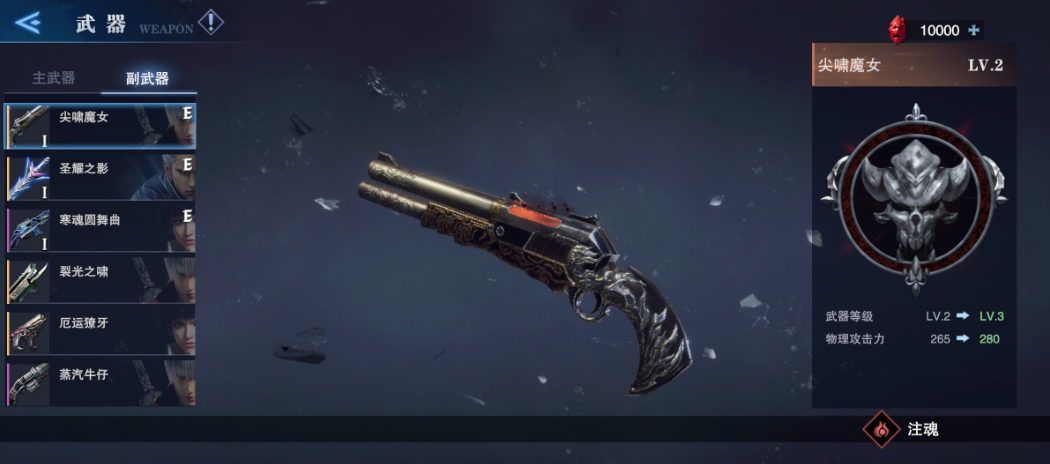Select the 尖啸魔女 weapon row

point(101,125)
